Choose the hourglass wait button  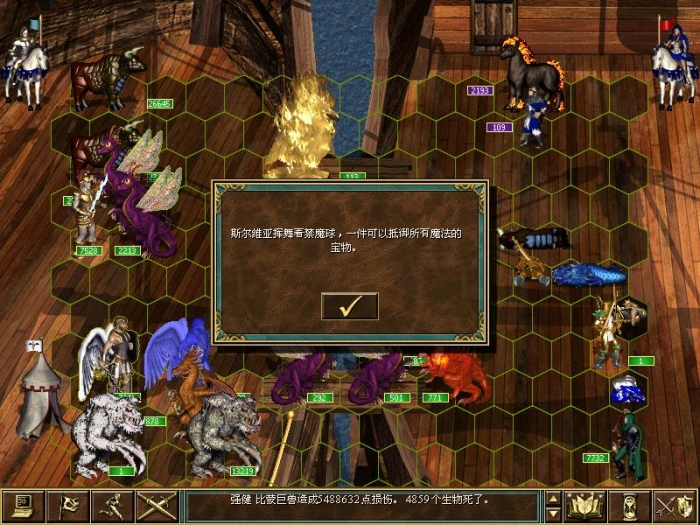click(630, 507)
